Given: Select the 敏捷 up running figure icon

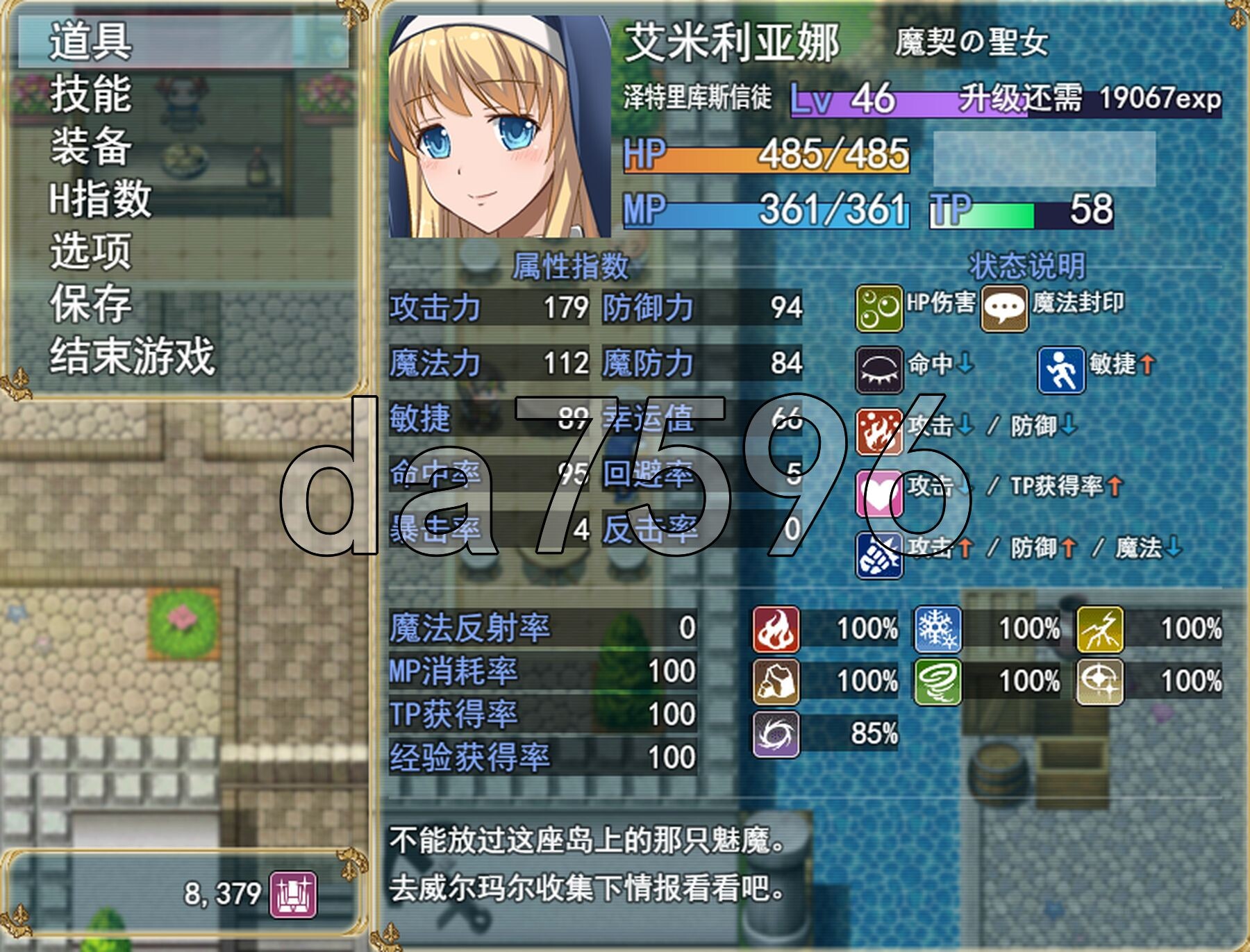Looking at the screenshot, I should (1061, 369).
